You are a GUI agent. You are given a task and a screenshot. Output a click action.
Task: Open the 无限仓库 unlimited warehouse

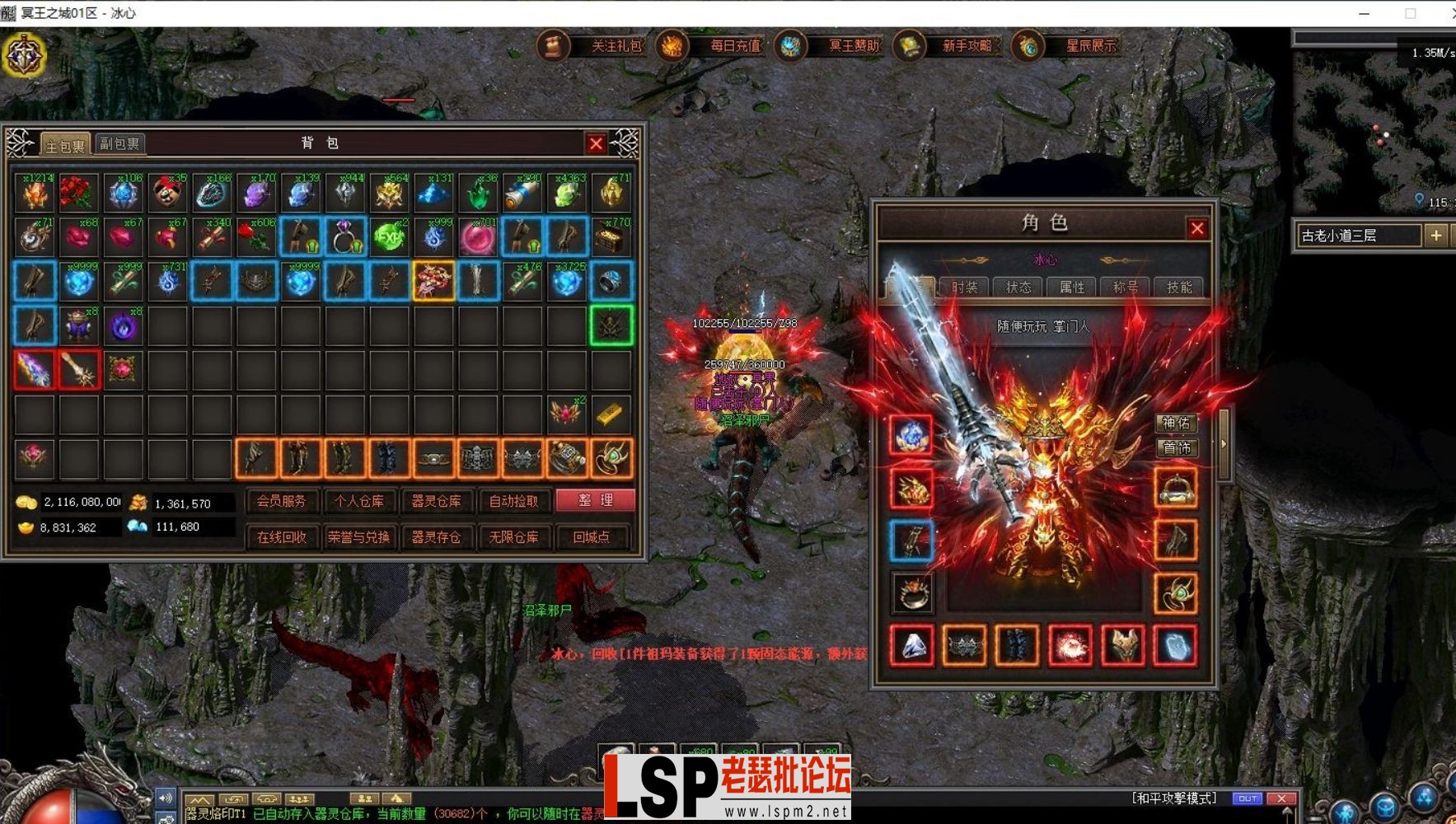pos(513,537)
